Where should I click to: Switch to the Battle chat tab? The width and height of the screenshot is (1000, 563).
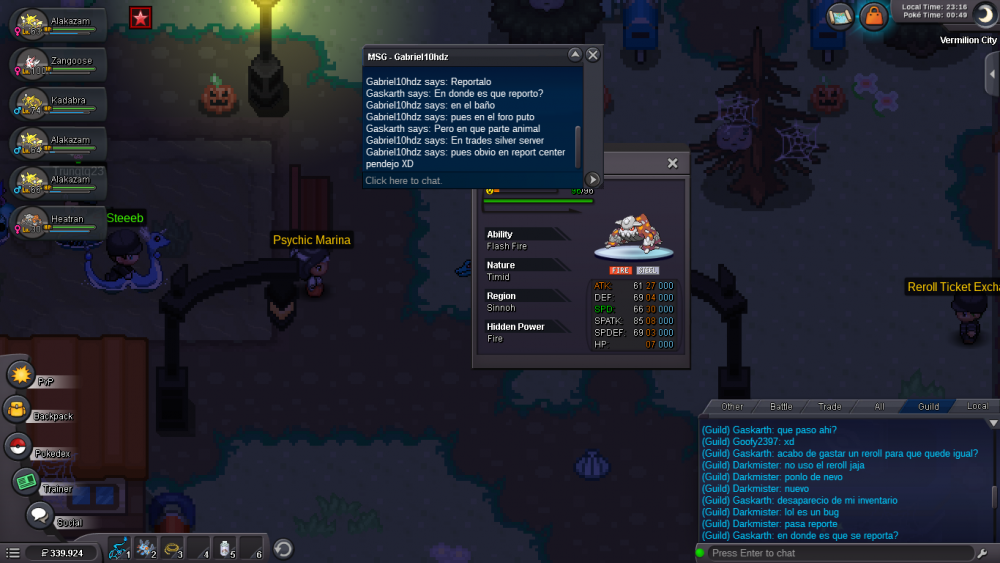pos(781,407)
